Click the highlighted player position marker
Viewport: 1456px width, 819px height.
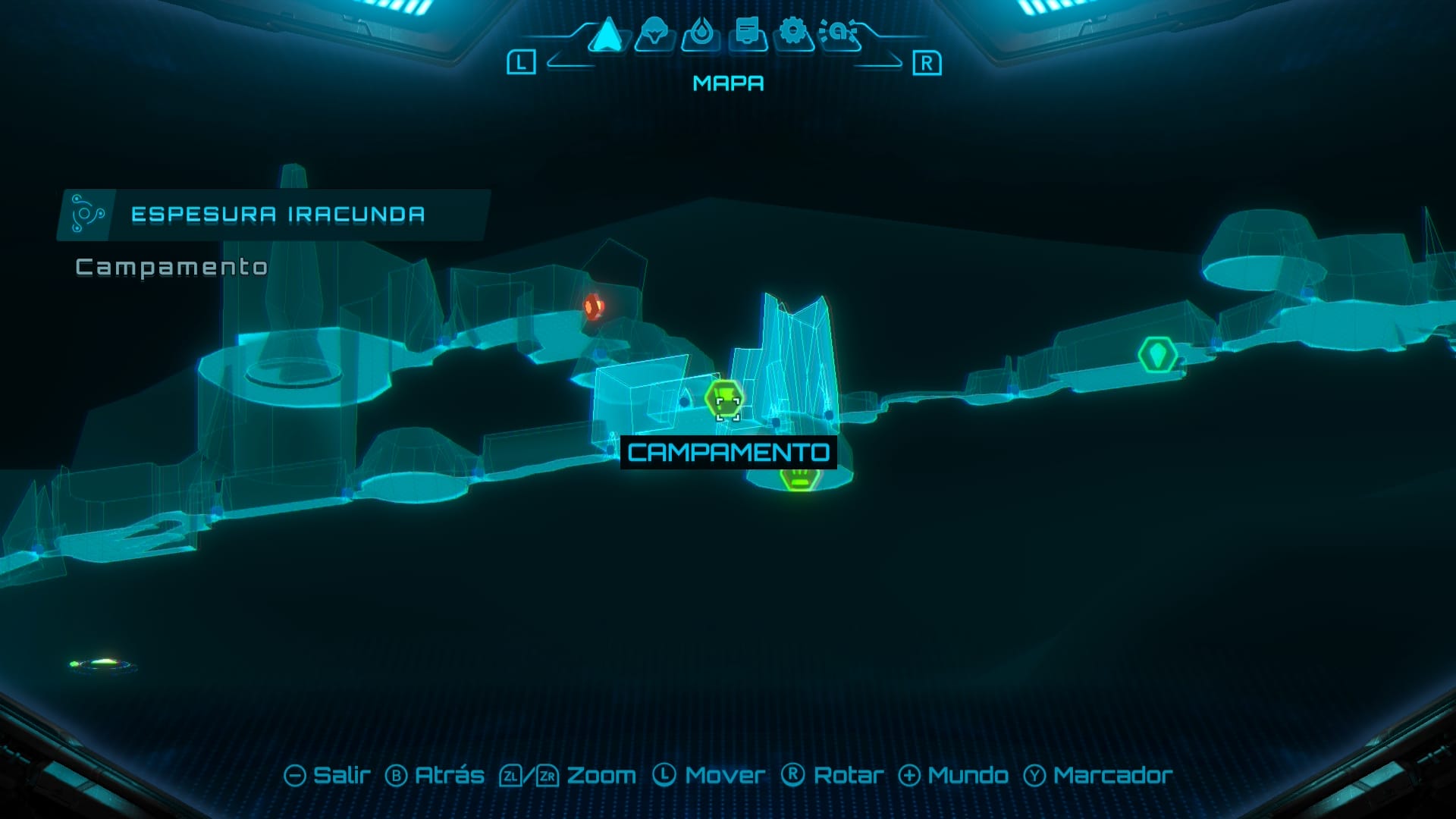pos(726,400)
